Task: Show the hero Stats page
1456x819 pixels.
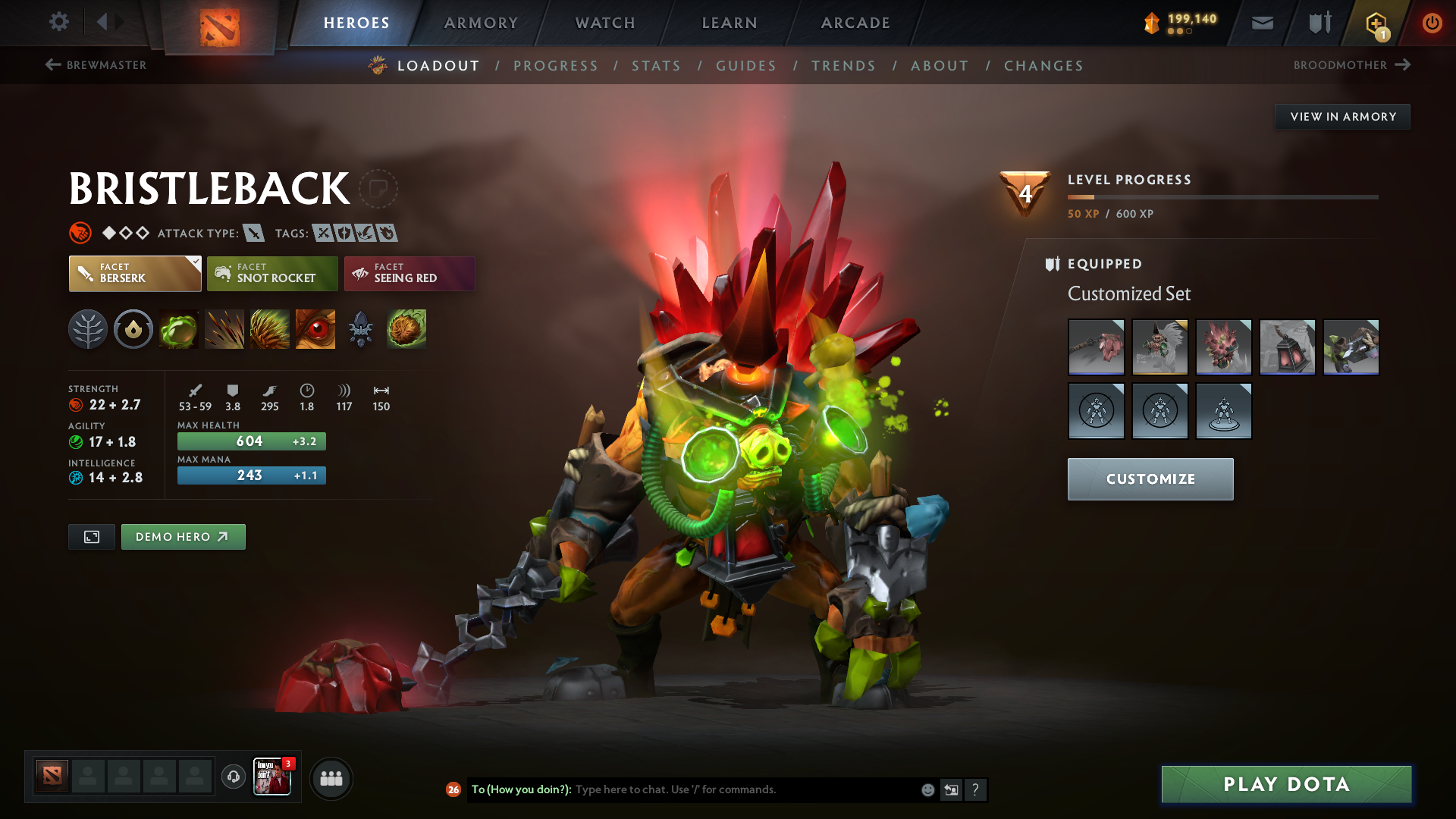Action: tap(656, 66)
